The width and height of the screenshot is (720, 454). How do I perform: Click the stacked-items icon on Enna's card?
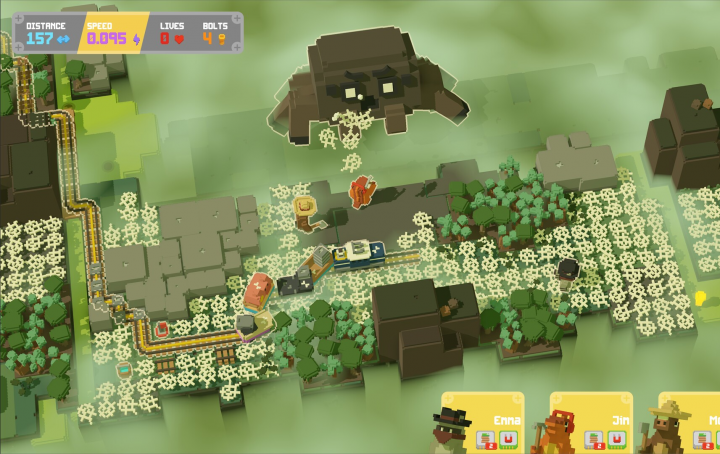point(484,438)
